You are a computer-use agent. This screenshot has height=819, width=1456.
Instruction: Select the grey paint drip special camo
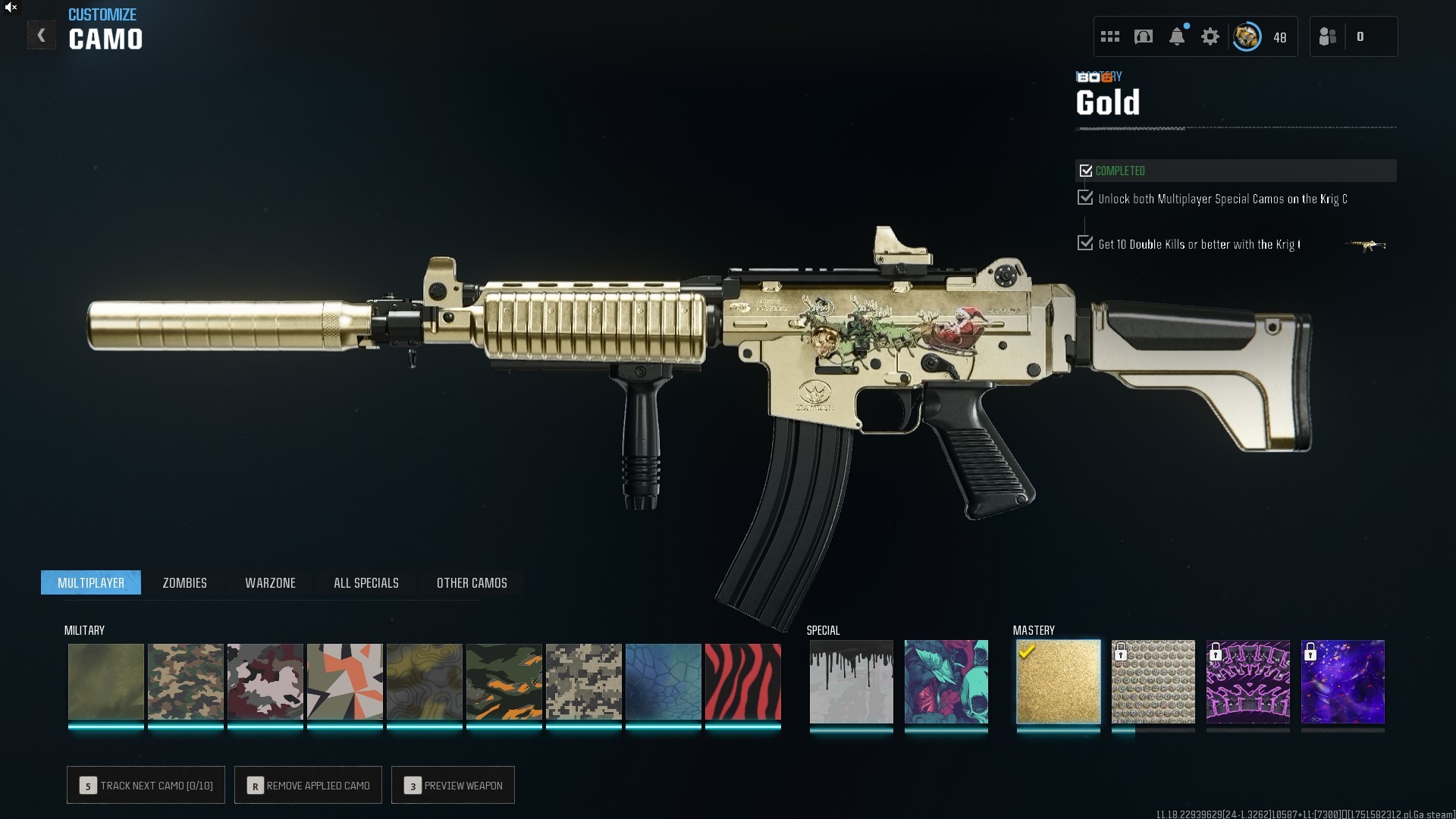click(851, 681)
